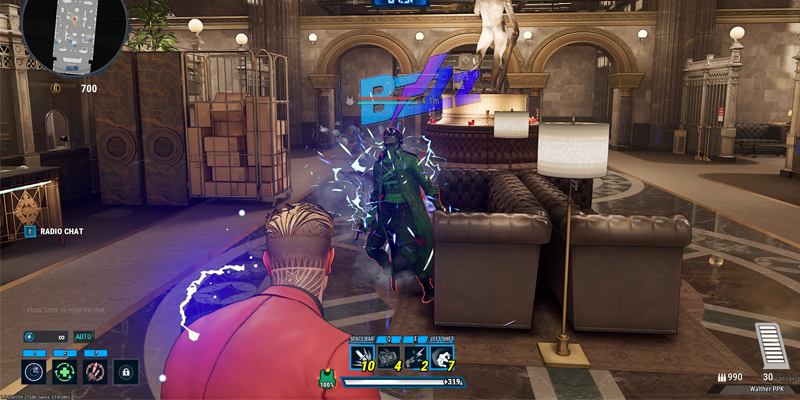
Task: Activate the duffel bag ability
Action: click(389, 357)
